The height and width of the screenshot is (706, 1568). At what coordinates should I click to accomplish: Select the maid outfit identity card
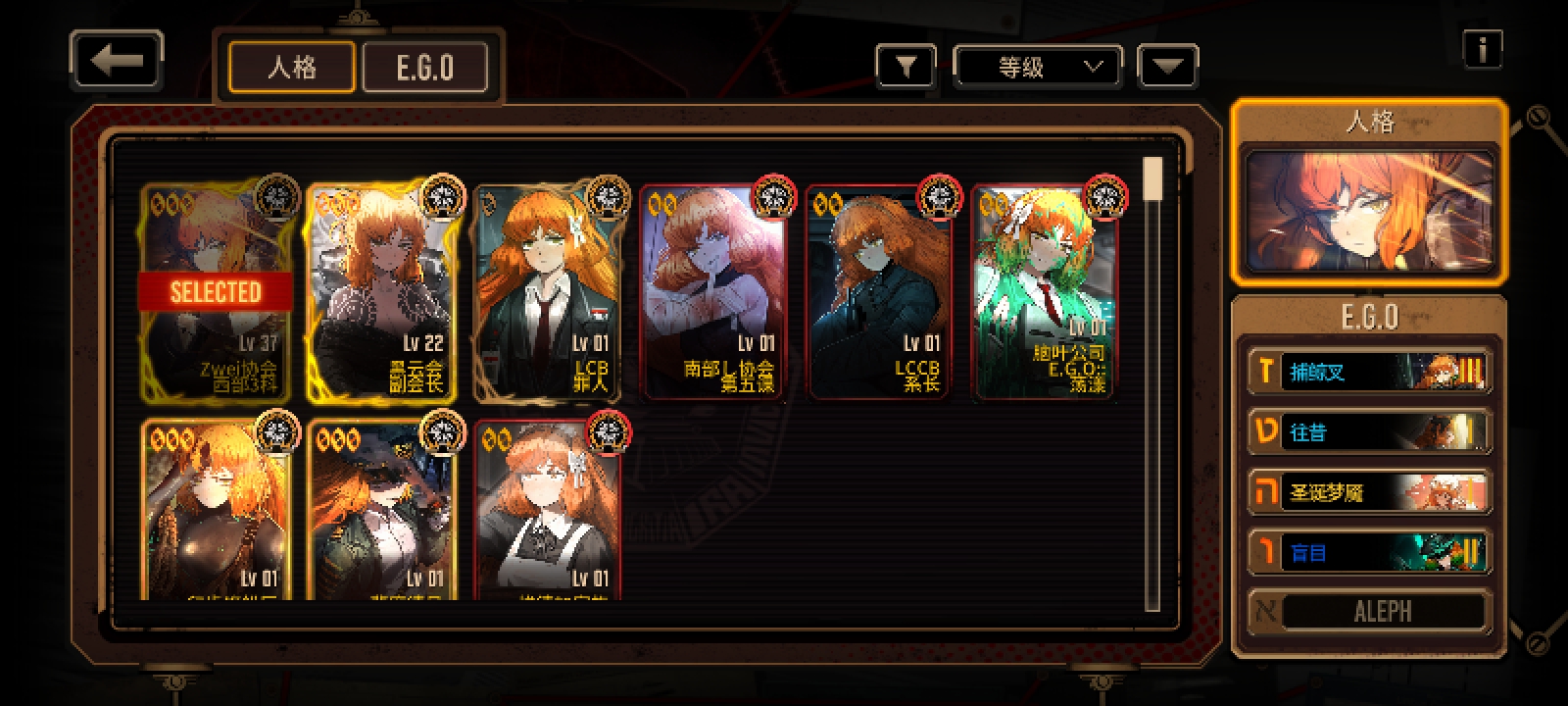pos(549,510)
